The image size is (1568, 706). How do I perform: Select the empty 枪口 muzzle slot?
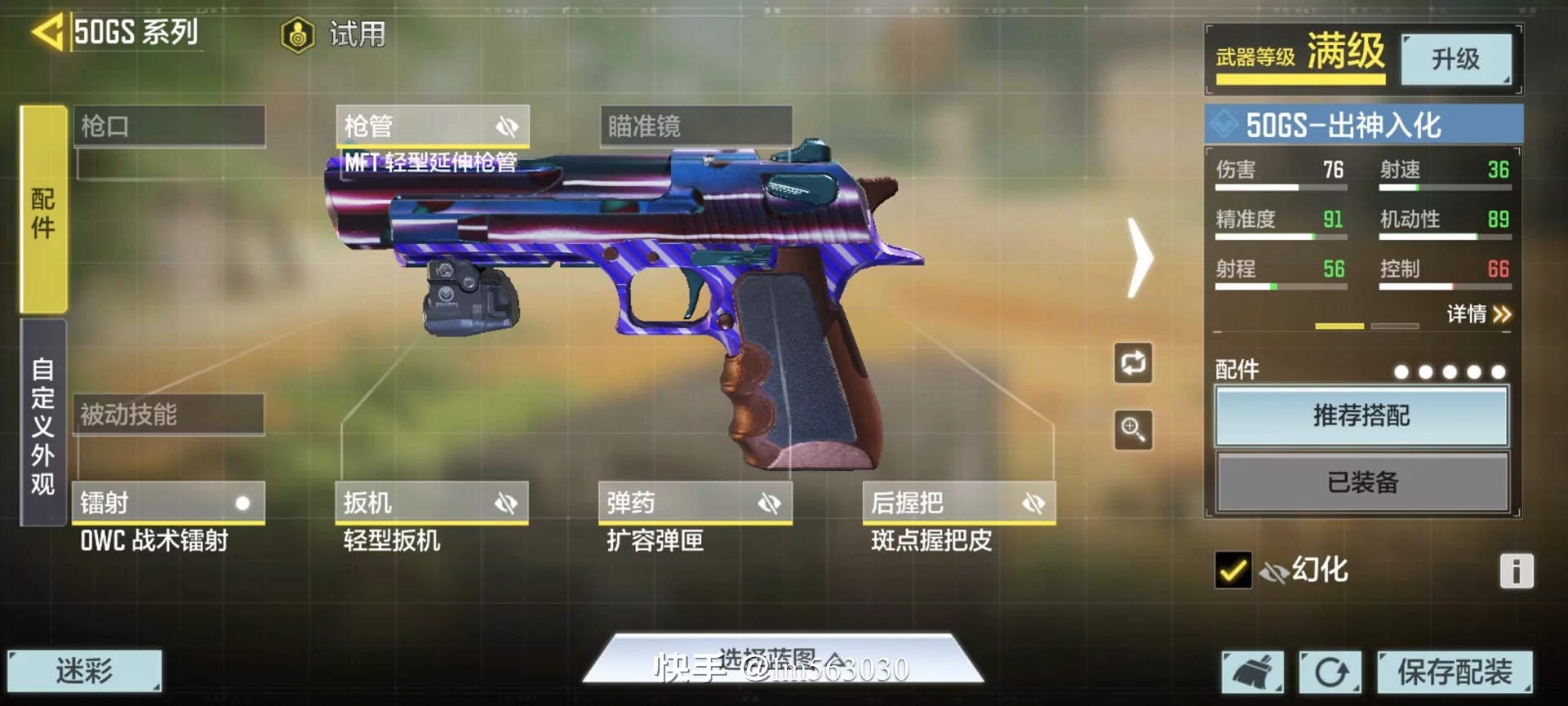point(170,127)
